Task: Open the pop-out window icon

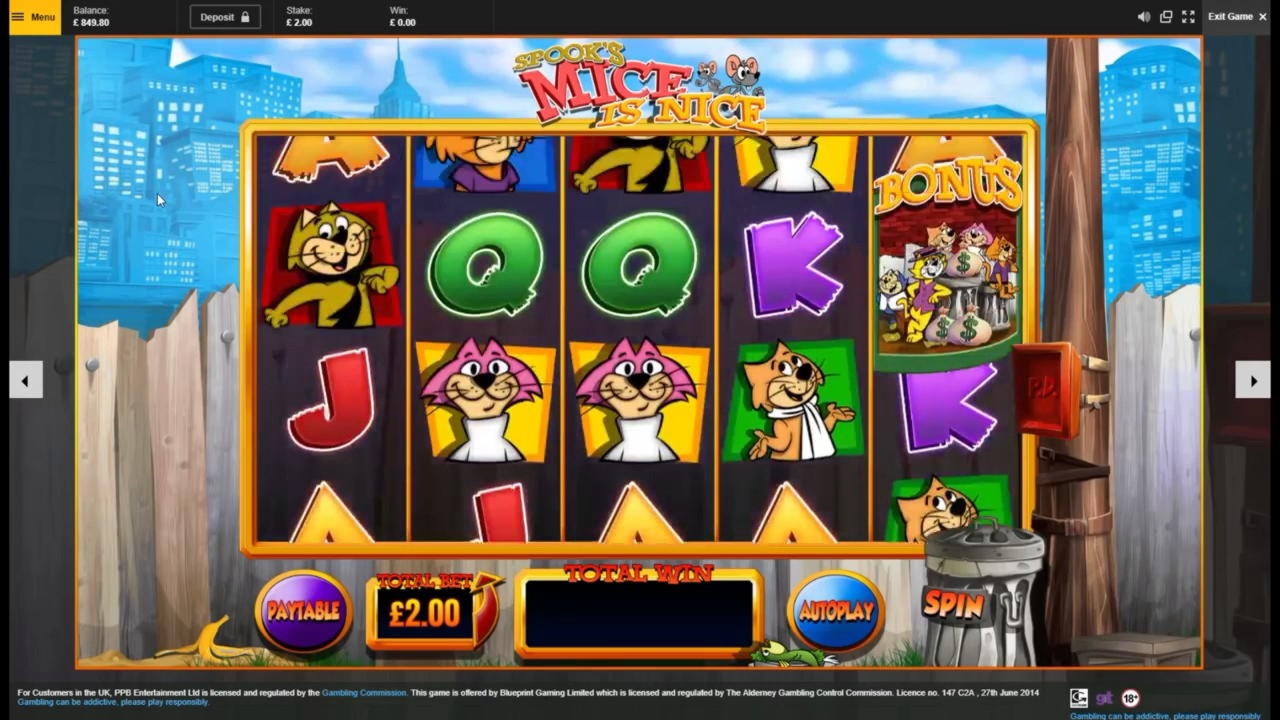Action: (x=1166, y=17)
